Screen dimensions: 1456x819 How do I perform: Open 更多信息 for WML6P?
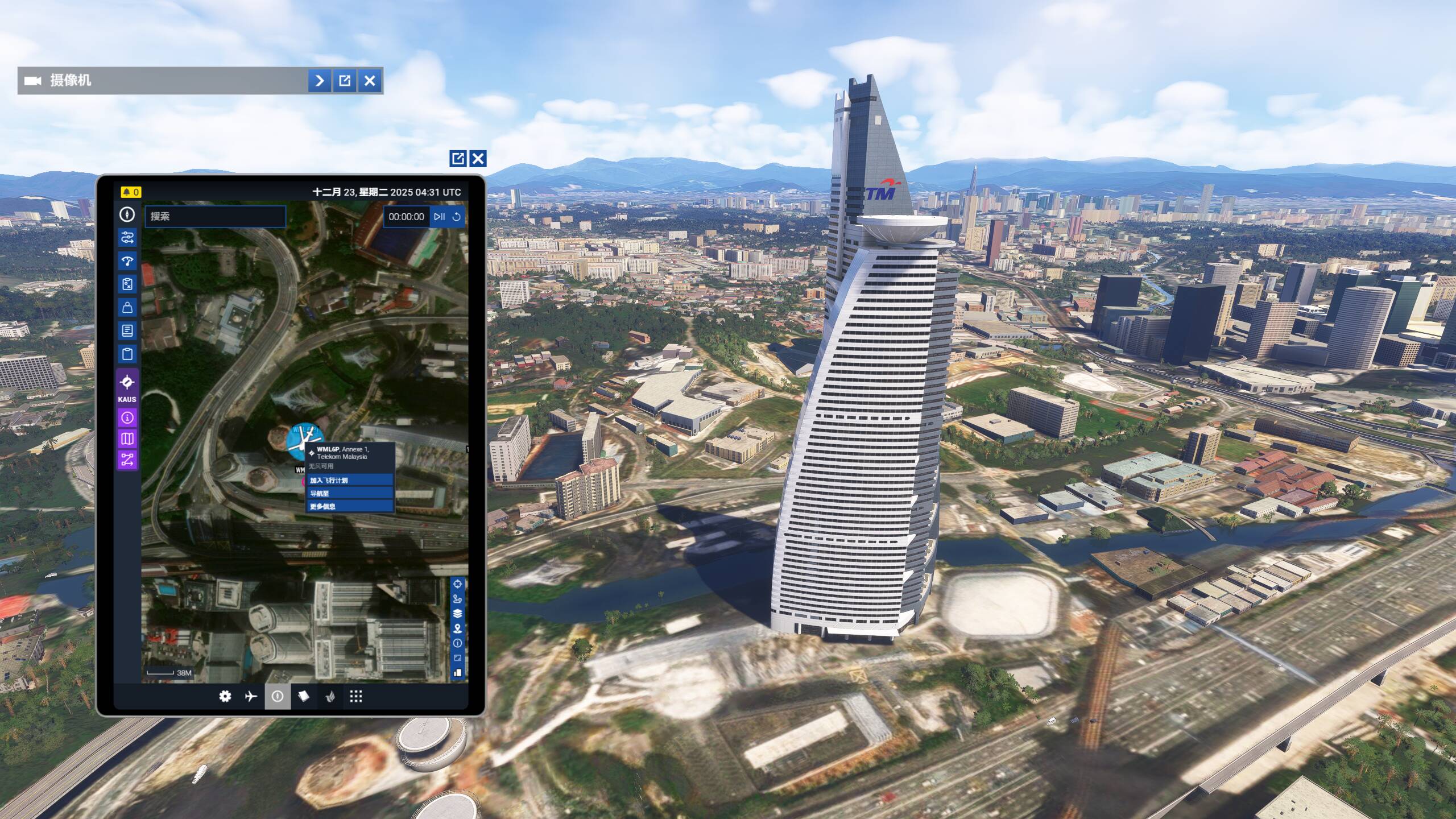tap(350, 506)
